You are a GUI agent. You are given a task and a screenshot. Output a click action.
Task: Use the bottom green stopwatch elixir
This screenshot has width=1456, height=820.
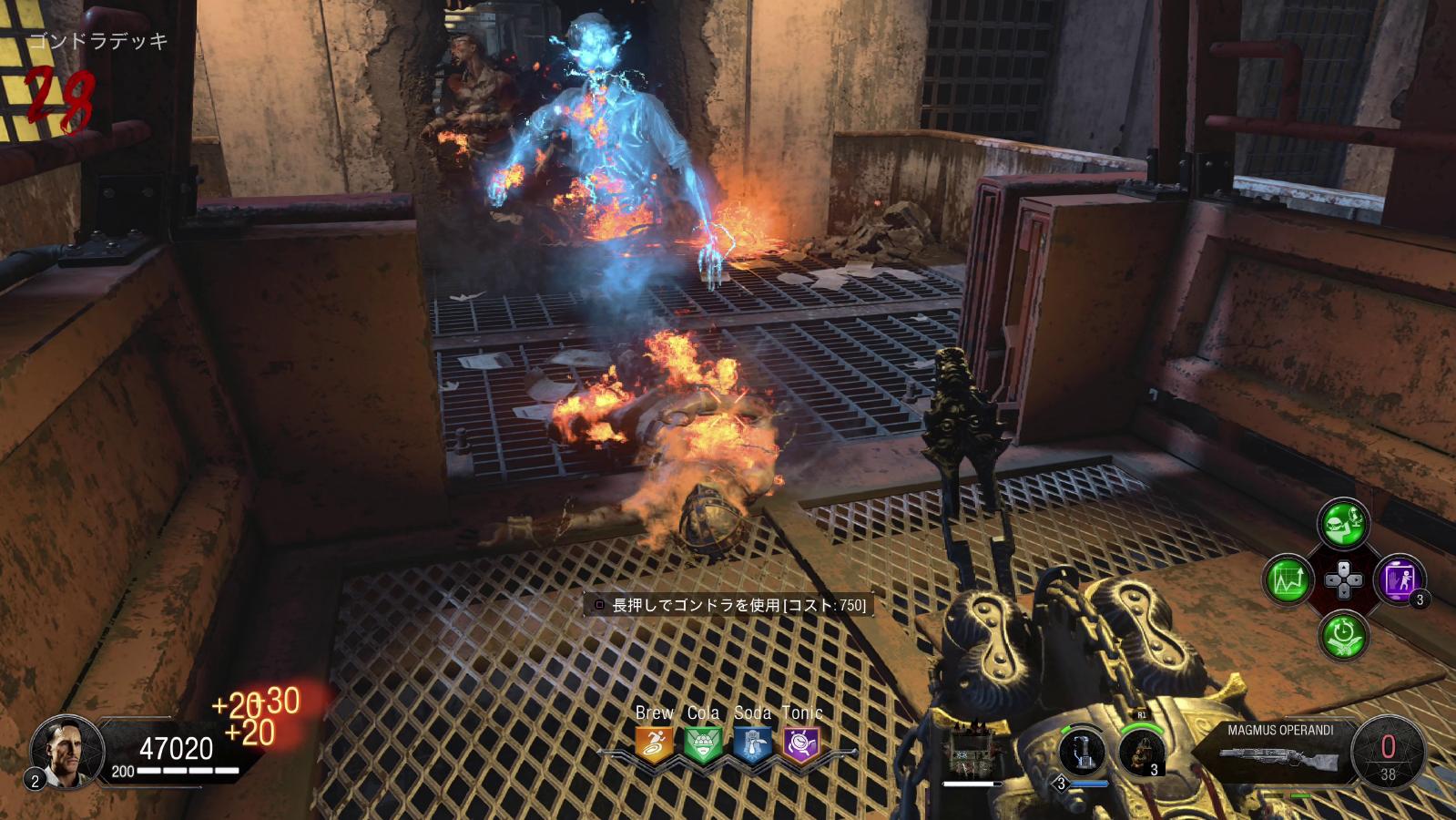pos(1343,634)
